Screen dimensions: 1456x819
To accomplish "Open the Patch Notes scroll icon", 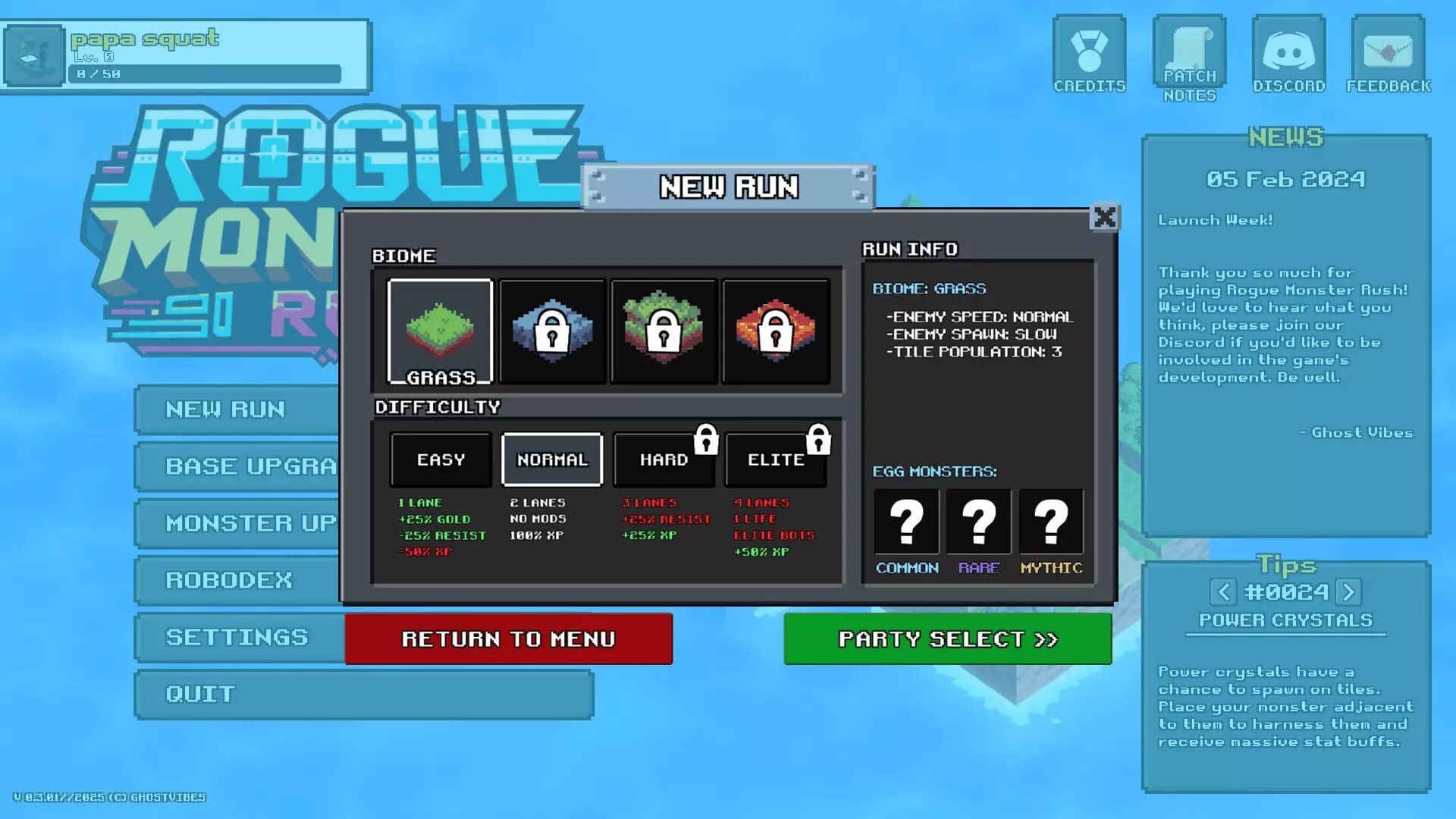I will pyautogui.click(x=1188, y=51).
